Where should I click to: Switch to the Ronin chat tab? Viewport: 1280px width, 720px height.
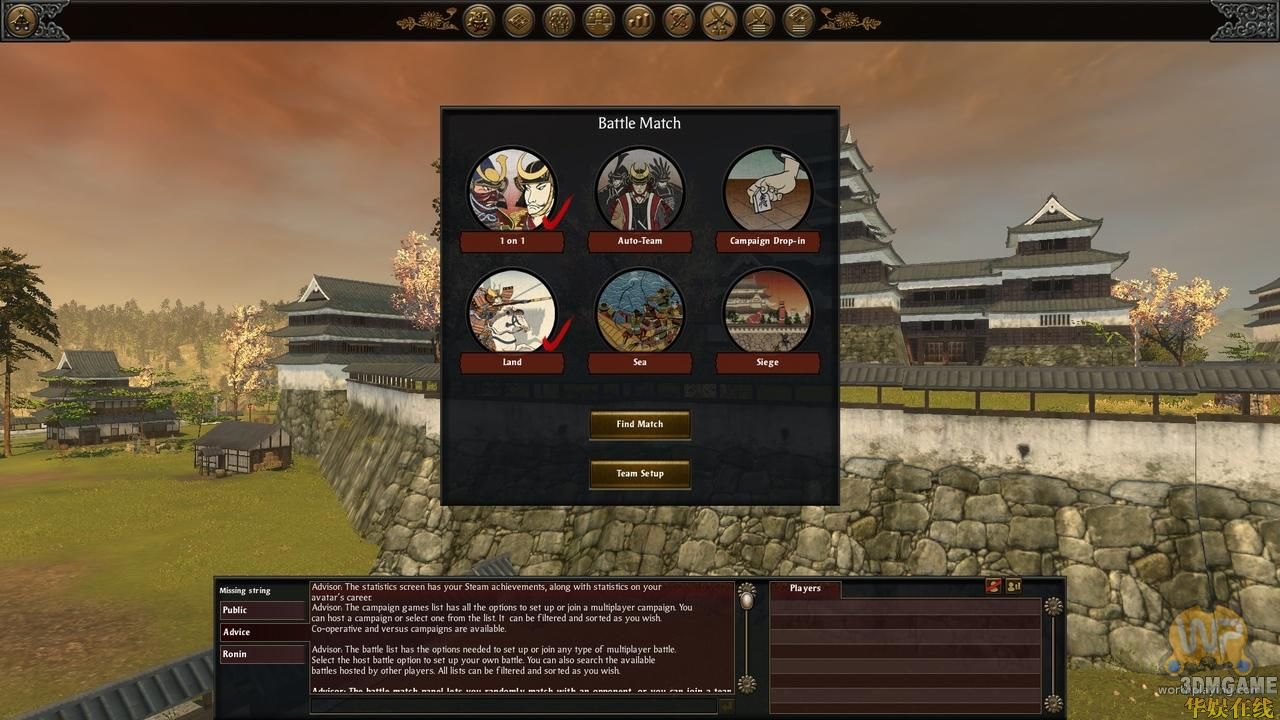click(x=262, y=653)
